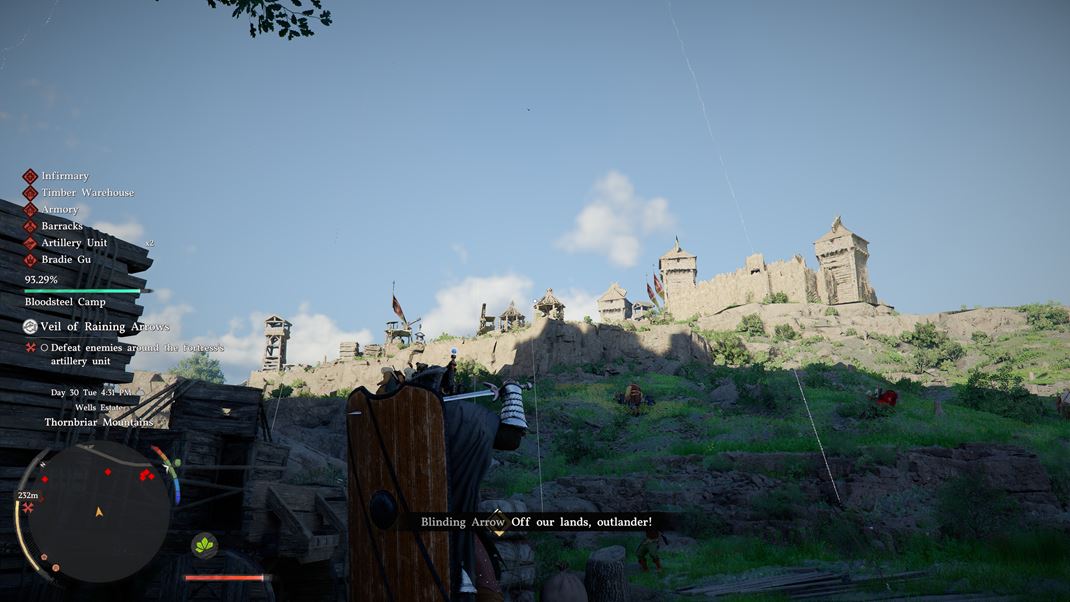Open the Veil of Raining Arrows quest
The height and width of the screenshot is (602, 1070).
tap(104, 327)
